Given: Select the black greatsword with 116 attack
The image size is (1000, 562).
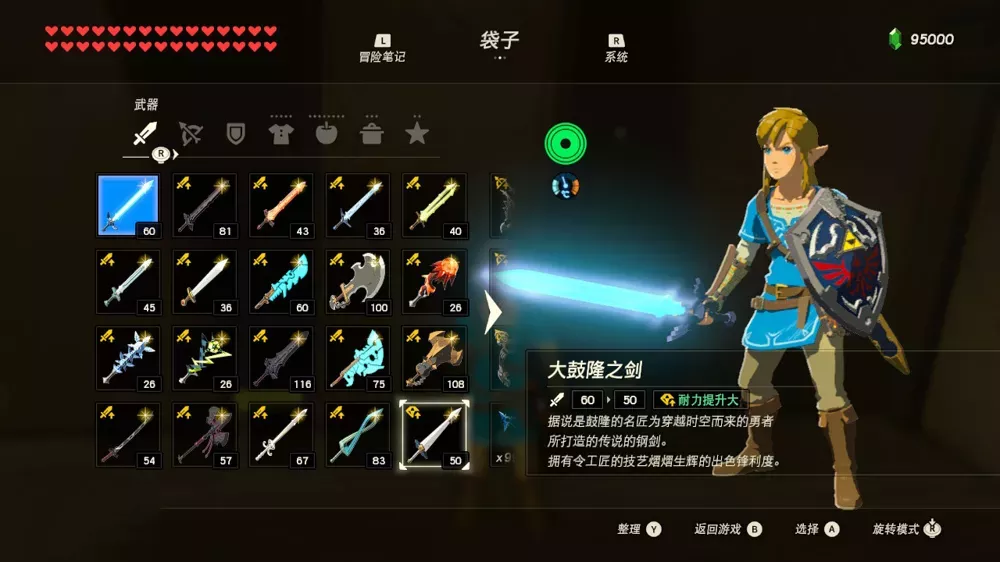Looking at the screenshot, I should pos(281,357).
